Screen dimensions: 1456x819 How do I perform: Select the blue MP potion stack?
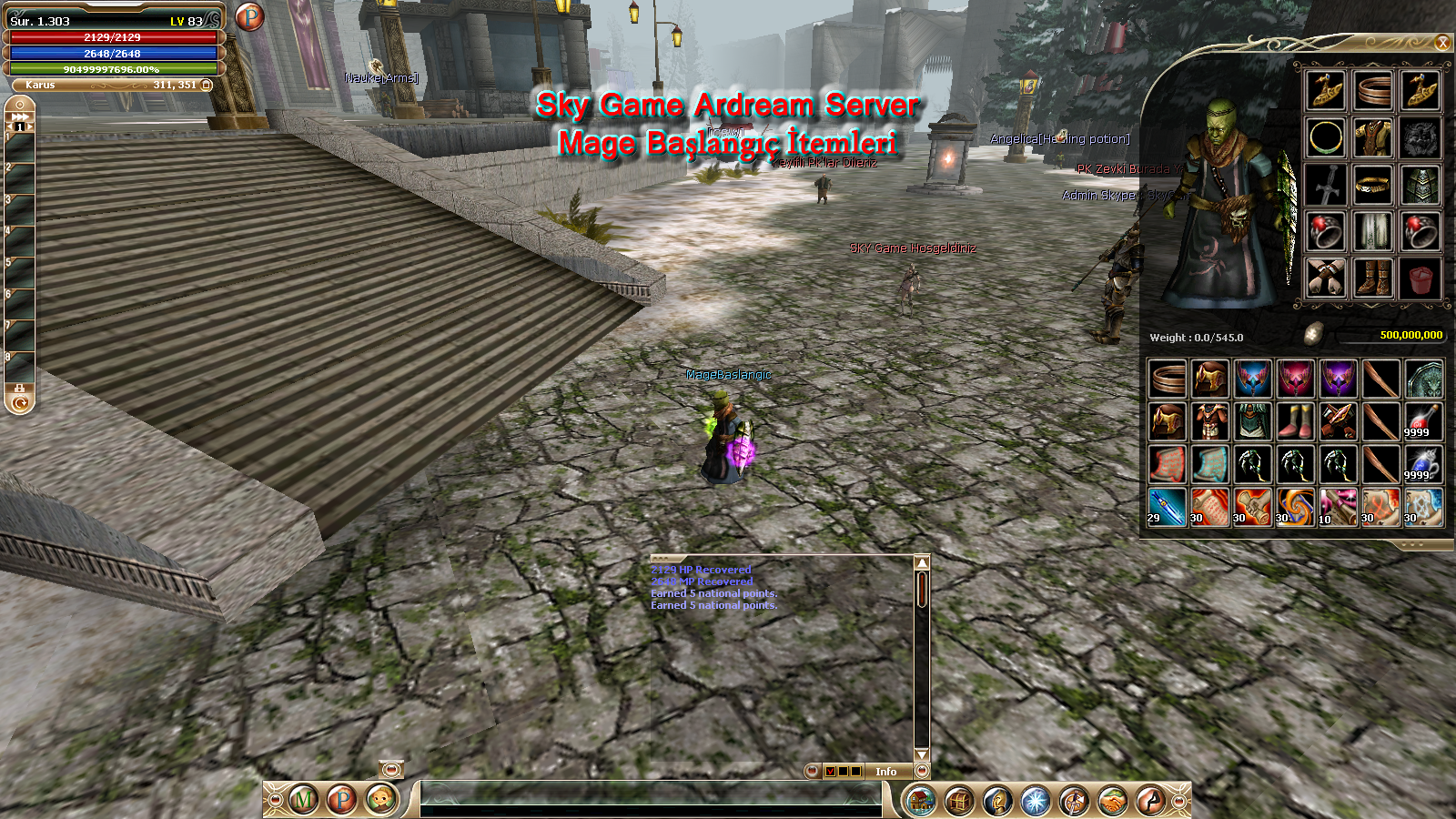pyautogui.click(x=1423, y=464)
